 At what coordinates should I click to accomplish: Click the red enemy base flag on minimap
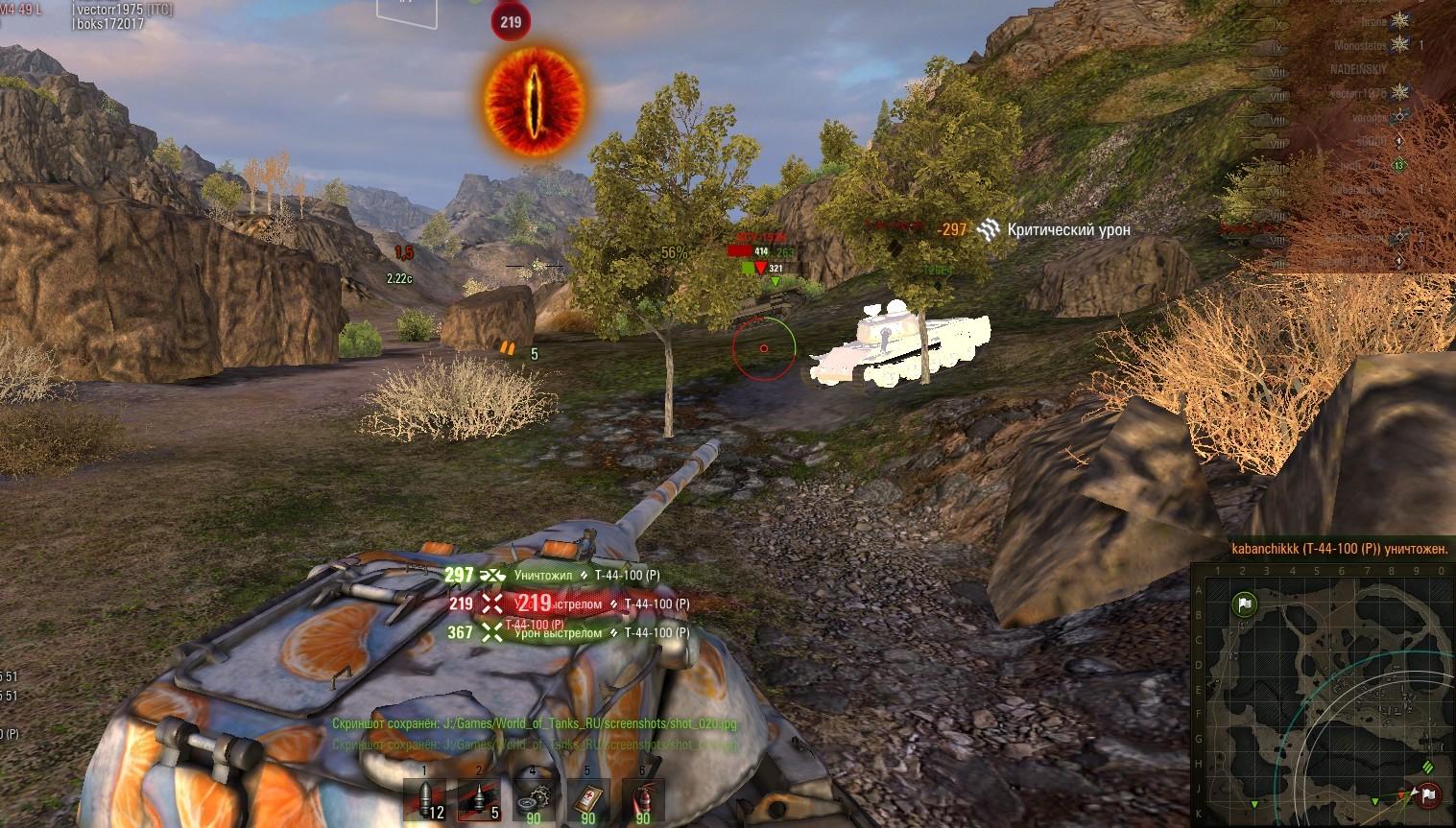coord(1428,793)
